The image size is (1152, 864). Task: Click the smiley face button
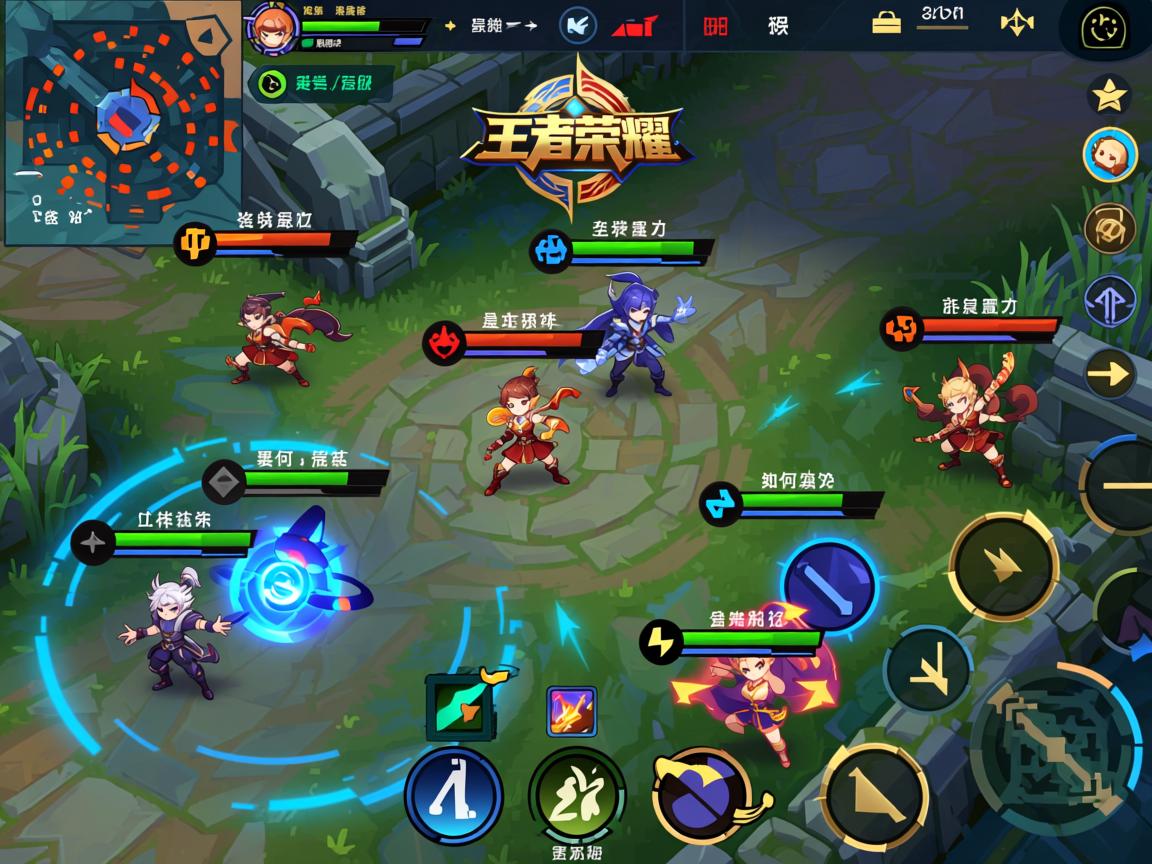[1104, 29]
